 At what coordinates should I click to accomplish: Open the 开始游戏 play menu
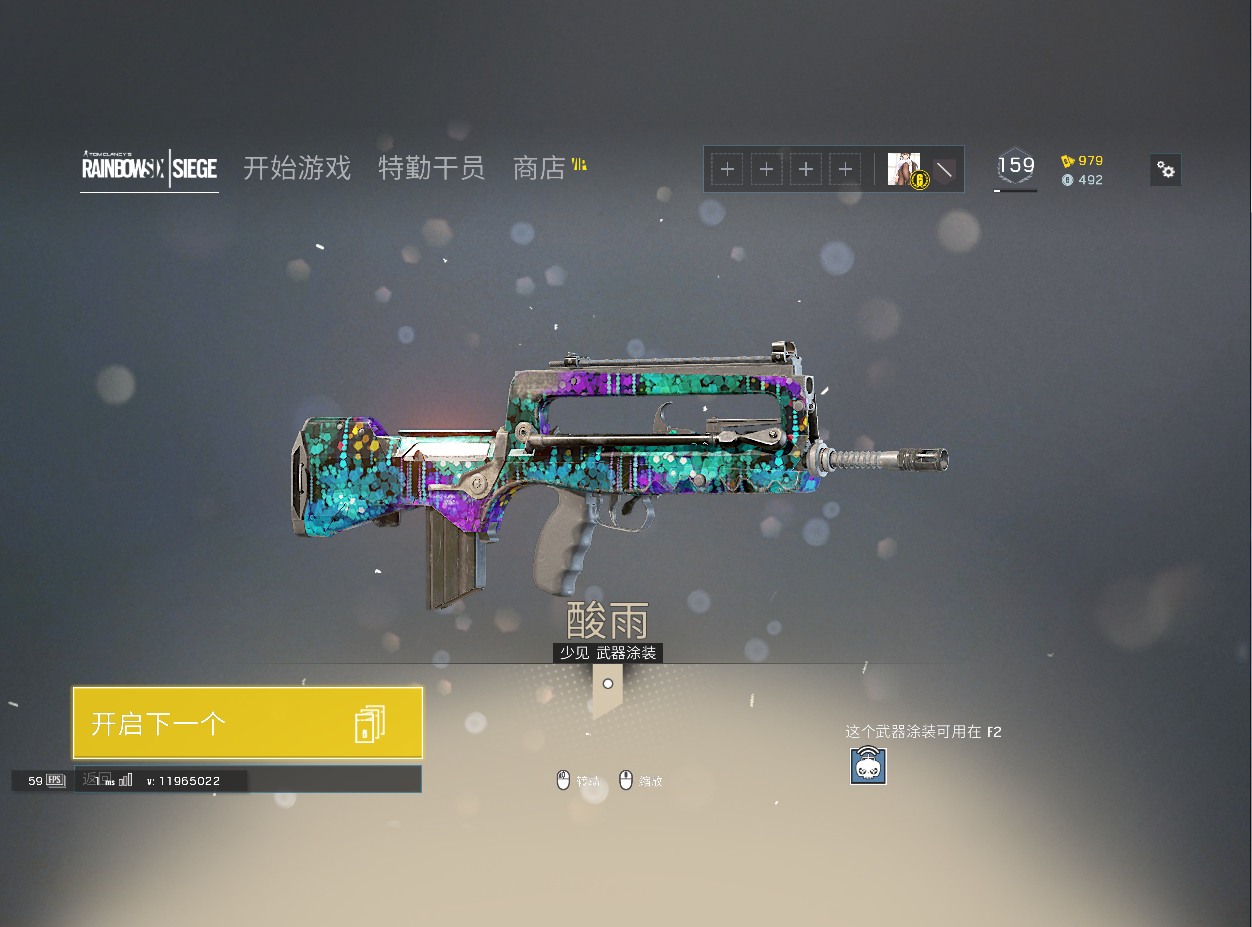[x=297, y=168]
